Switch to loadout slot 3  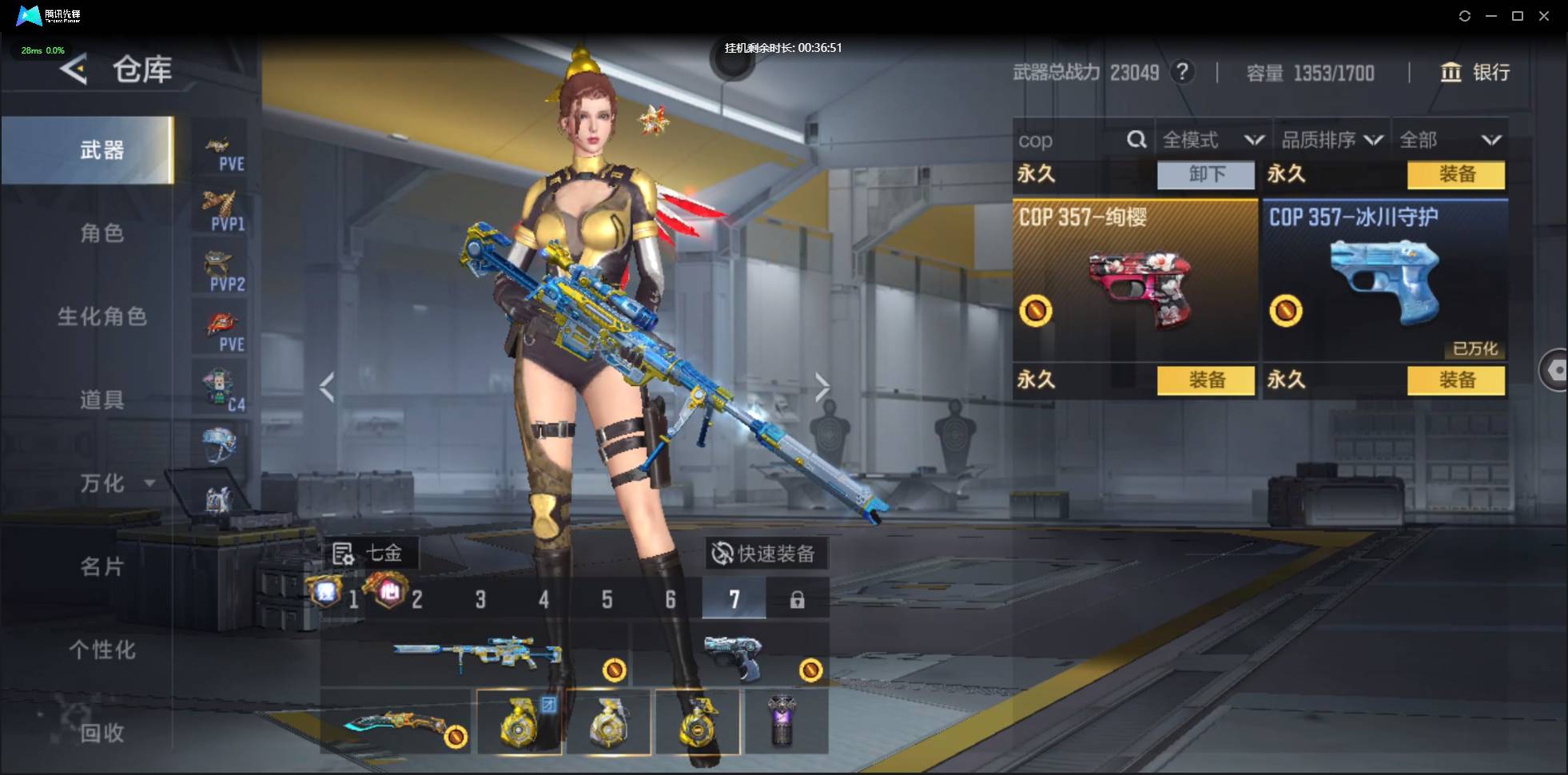(480, 599)
